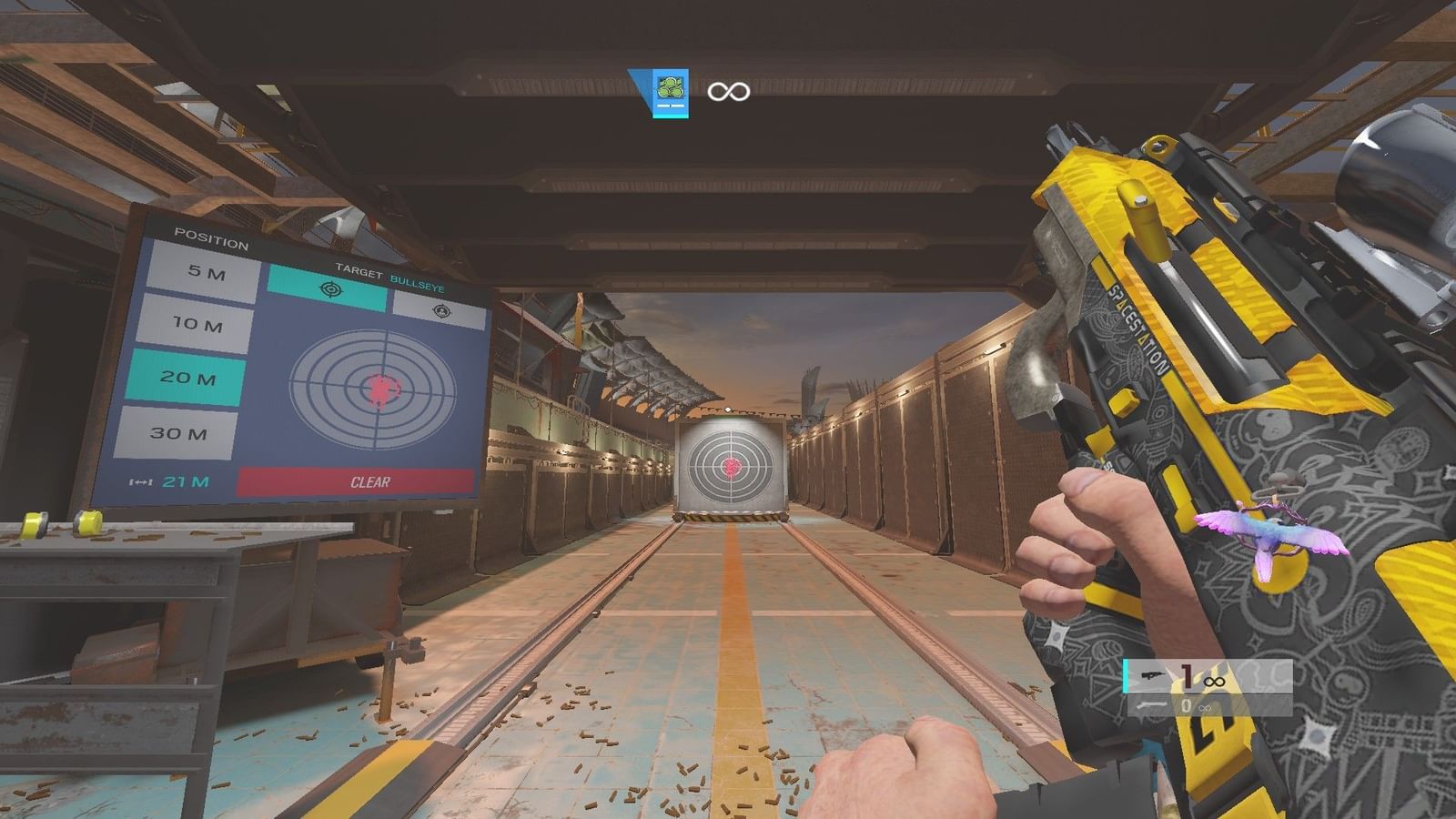Enable the 5 M shooting position

tap(209, 270)
